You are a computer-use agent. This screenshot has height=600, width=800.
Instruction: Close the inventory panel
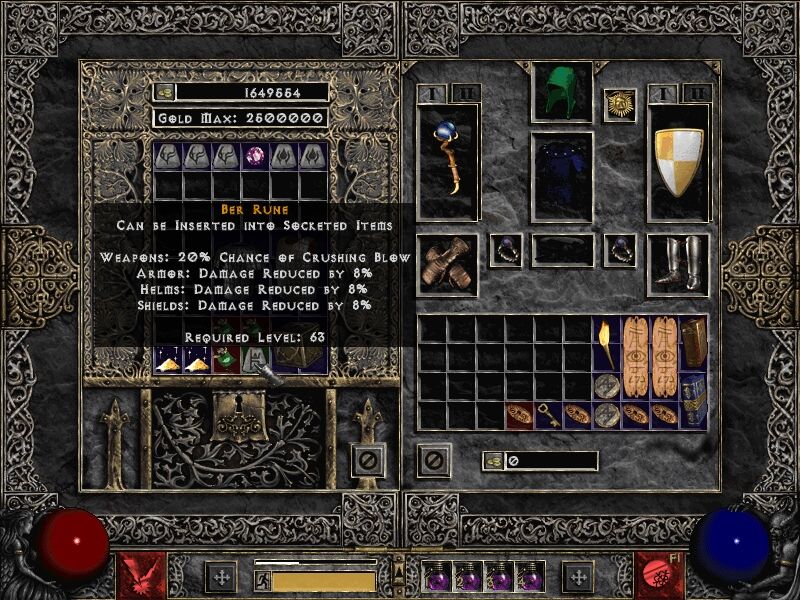[x=433, y=460]
